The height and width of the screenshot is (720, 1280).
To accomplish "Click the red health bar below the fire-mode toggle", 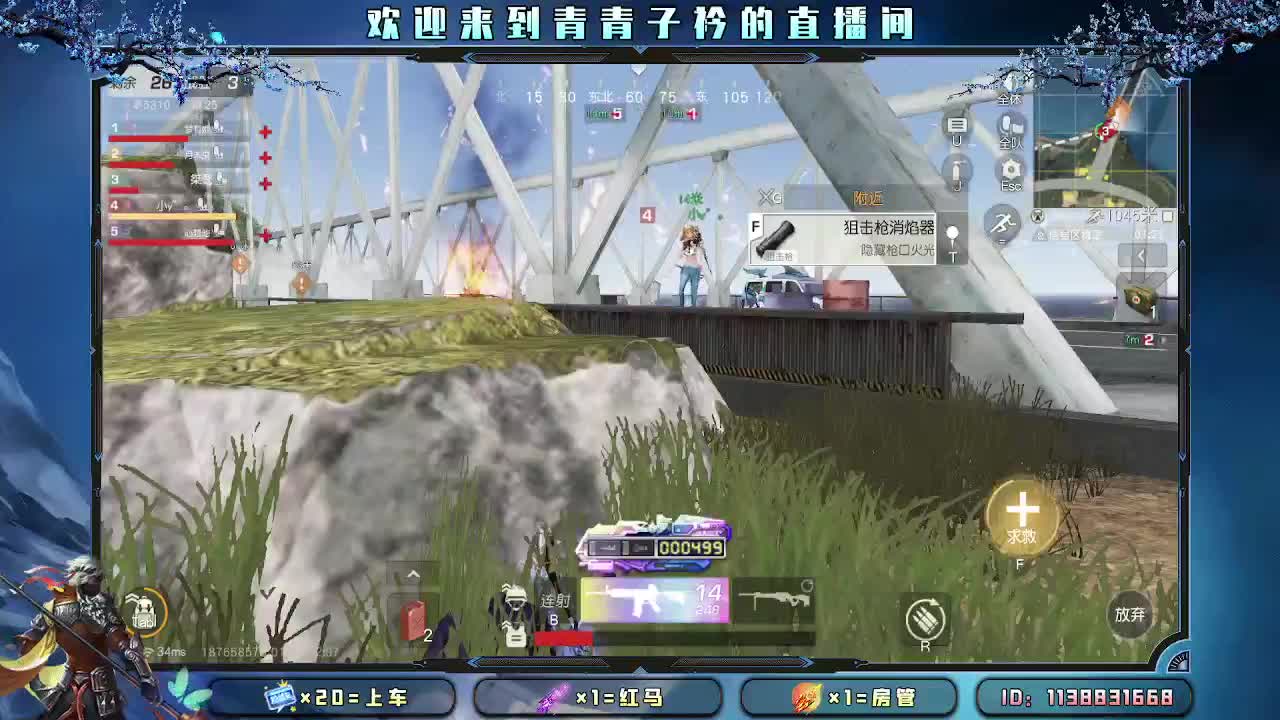I will [x=563, y=636].
